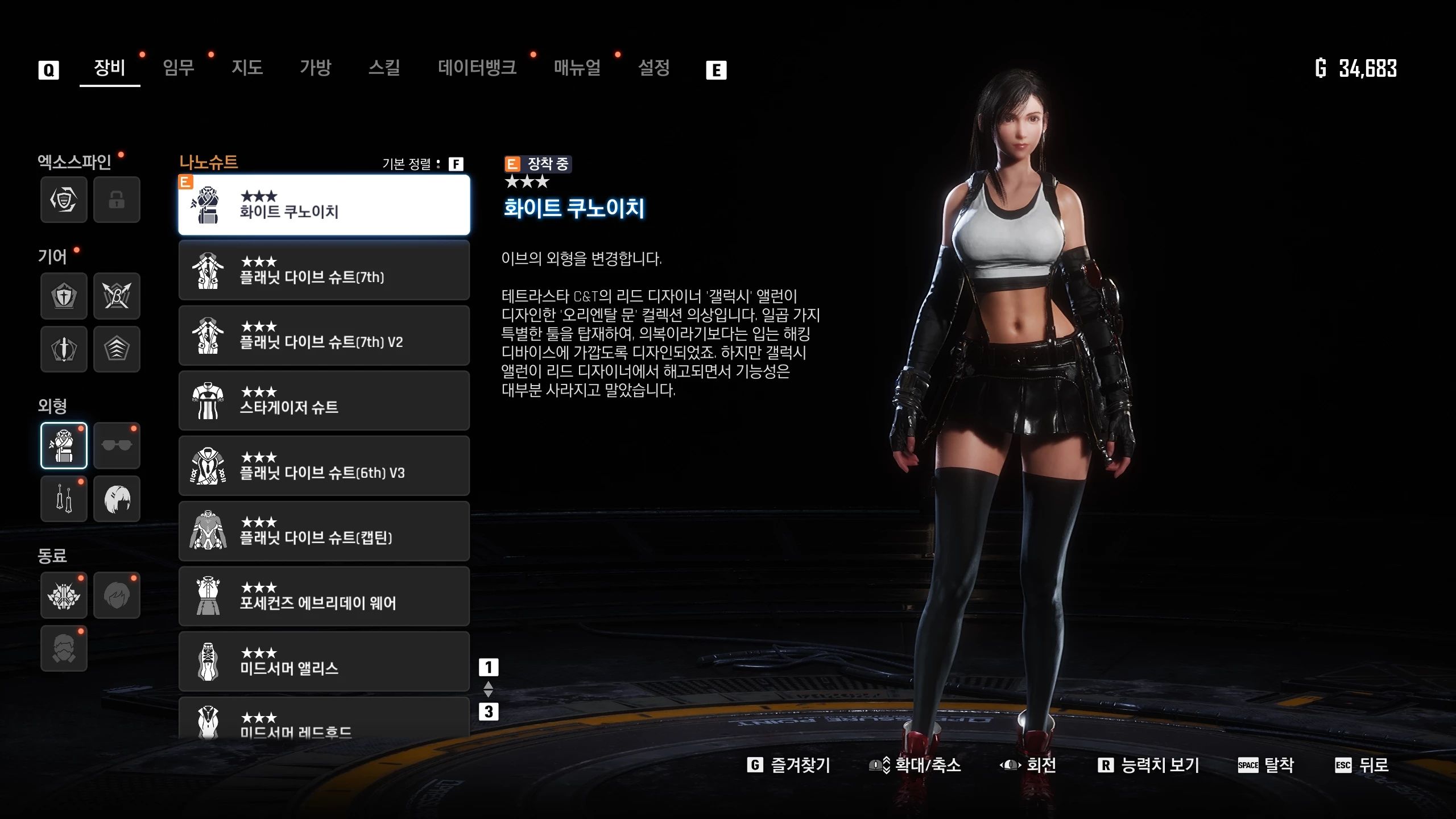The width and height of the screenshot is (1456, 819).
Task: Open the glasses appearance slot icon
Action: coord(117,445)
